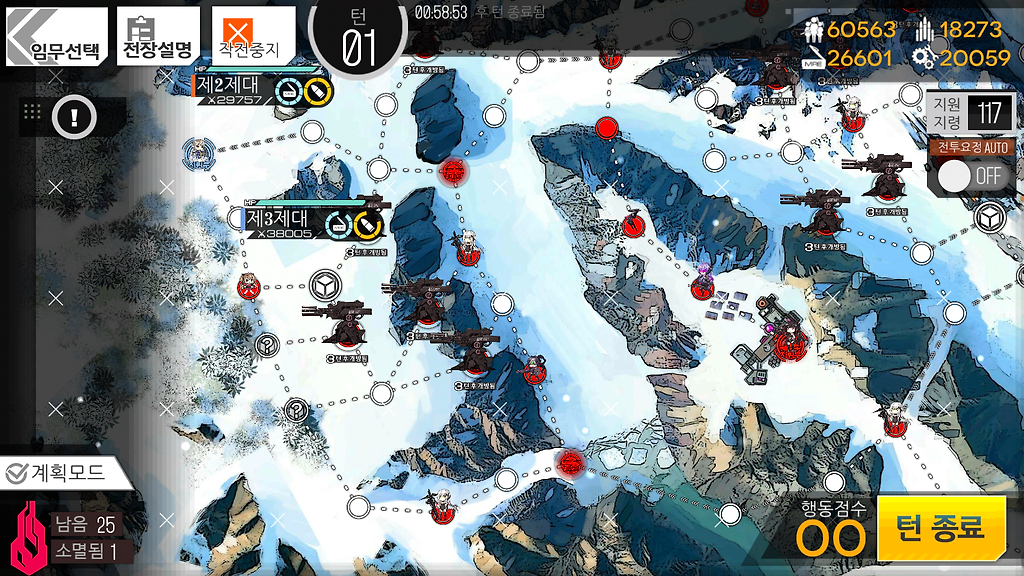Viewport: 1024px width, 576px height.
Task: Open the 전장설명 battlefield briefing
Action: click(x=157, y=37)
